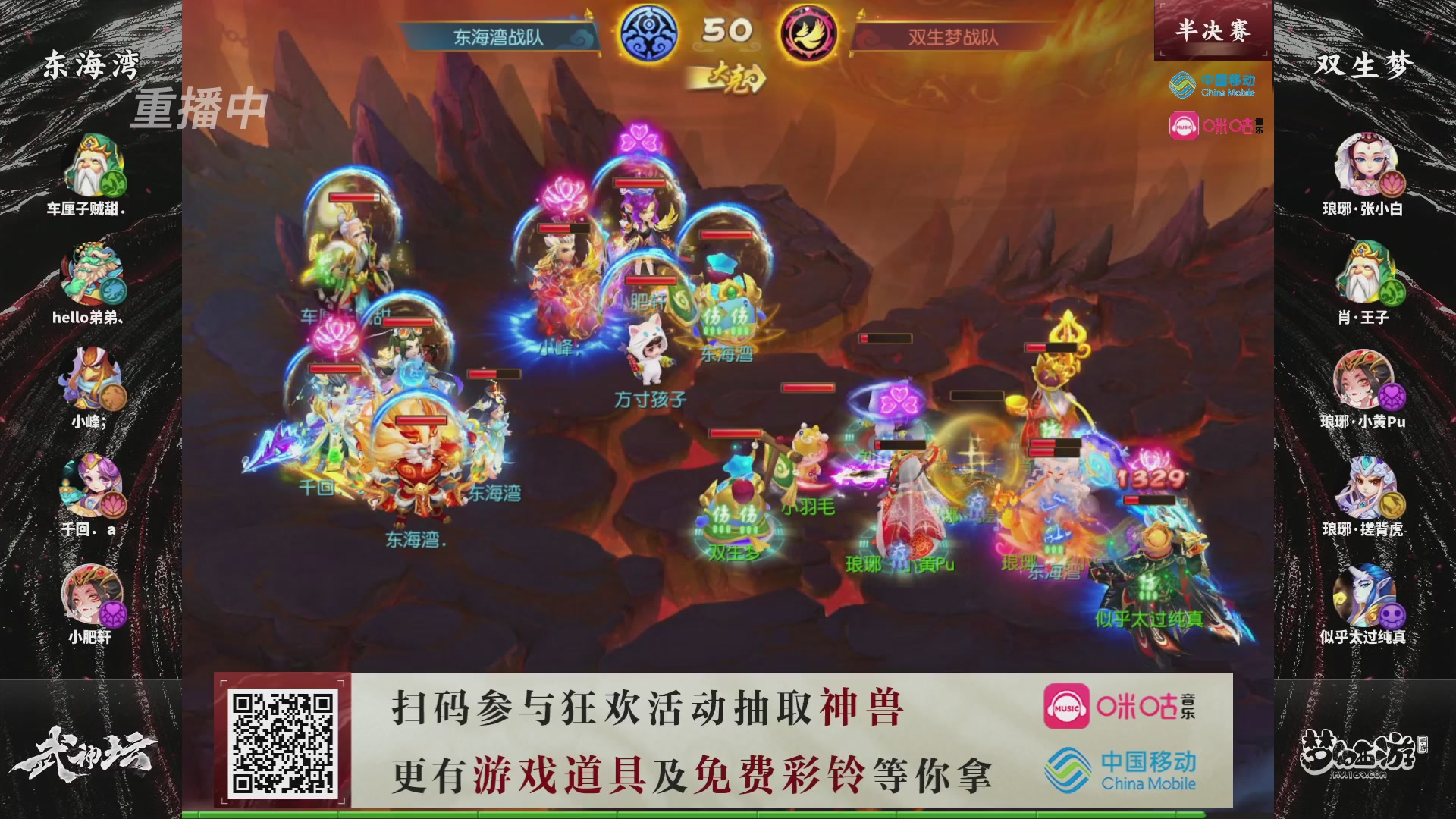Click the green progress bar at screen bottom
1456x819 pixels.
click(x=728, y=814)
